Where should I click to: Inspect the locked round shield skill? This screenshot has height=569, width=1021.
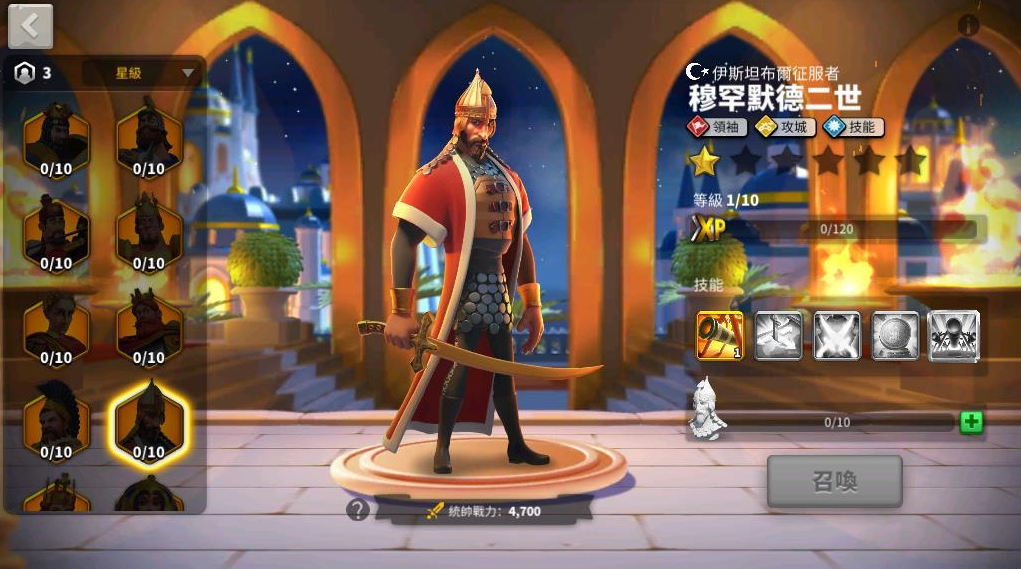(x=895, y=336)
